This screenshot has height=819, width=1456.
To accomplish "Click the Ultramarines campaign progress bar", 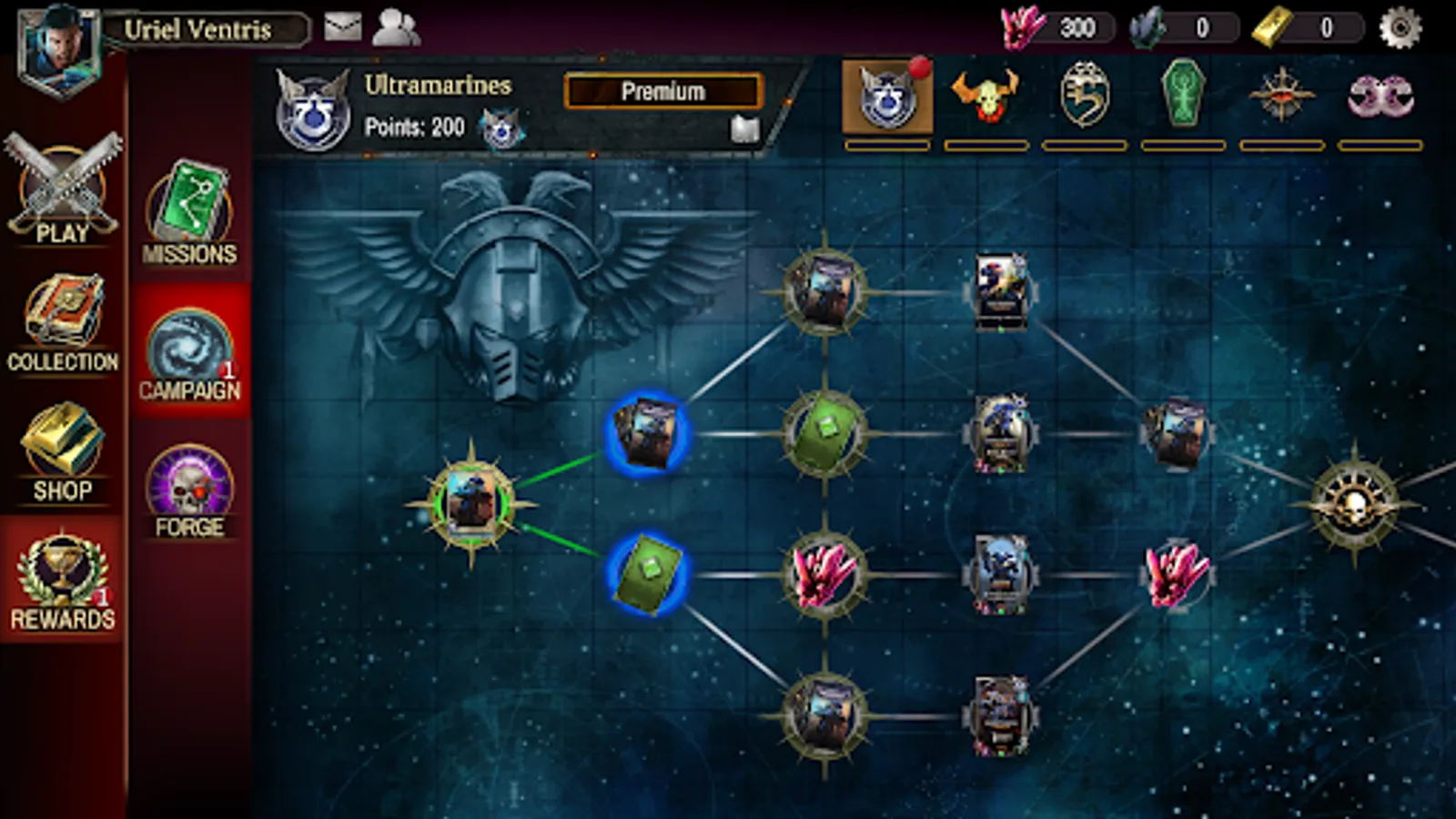I will (887, 146).
